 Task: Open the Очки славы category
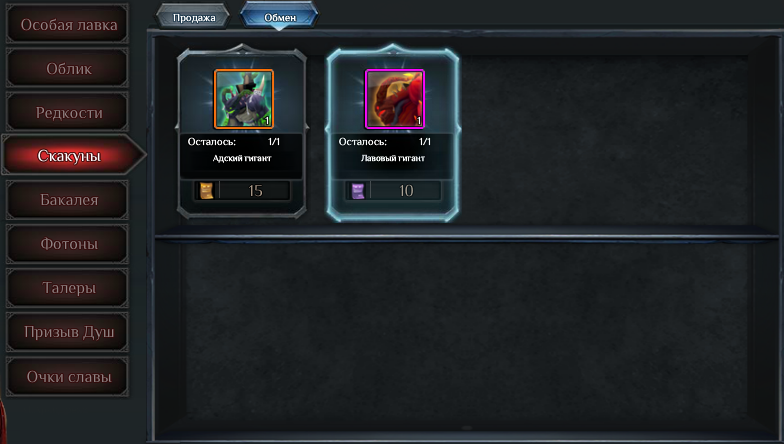tap(68, 377)
